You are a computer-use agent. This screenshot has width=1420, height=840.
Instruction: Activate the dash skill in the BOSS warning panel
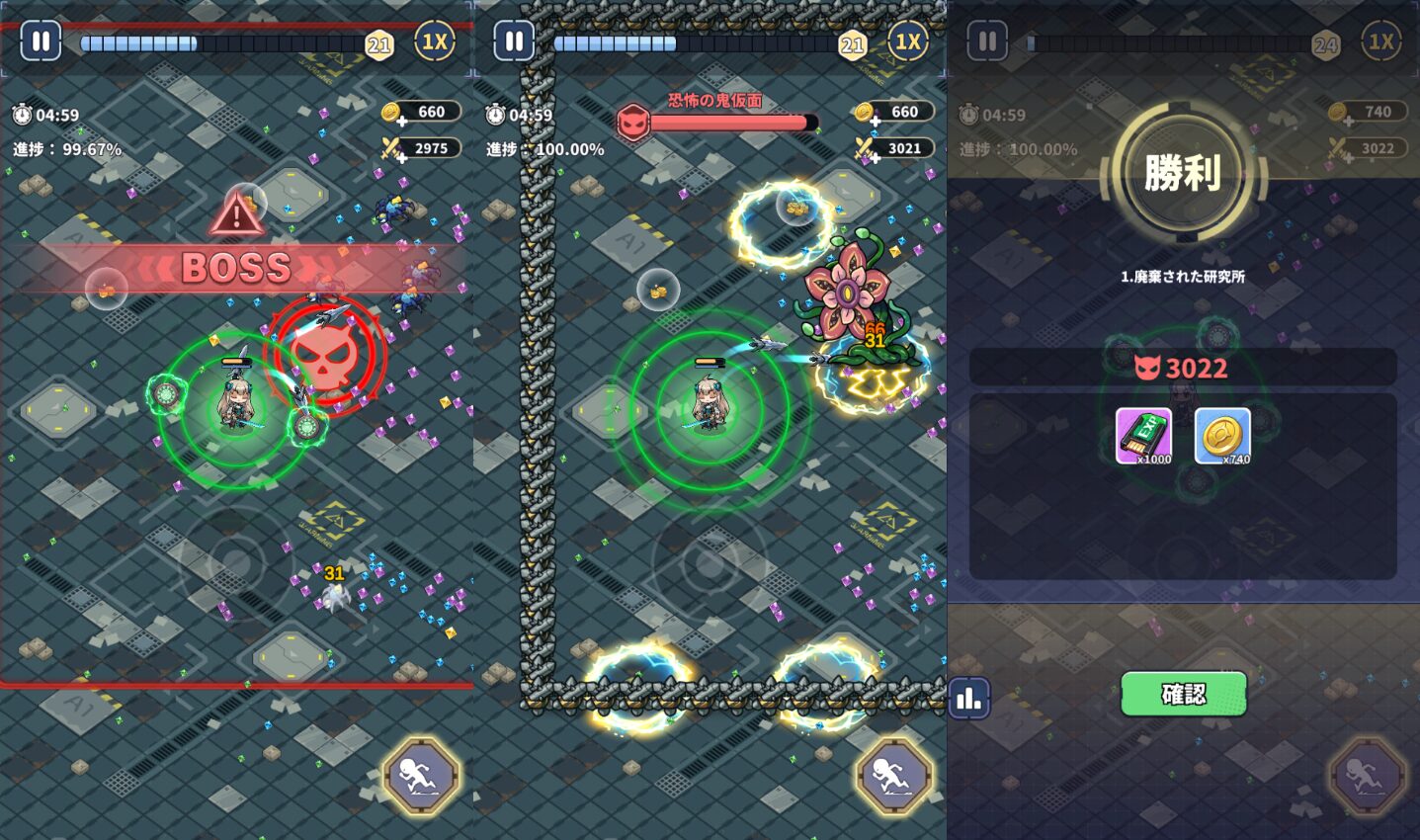(421, 776)
